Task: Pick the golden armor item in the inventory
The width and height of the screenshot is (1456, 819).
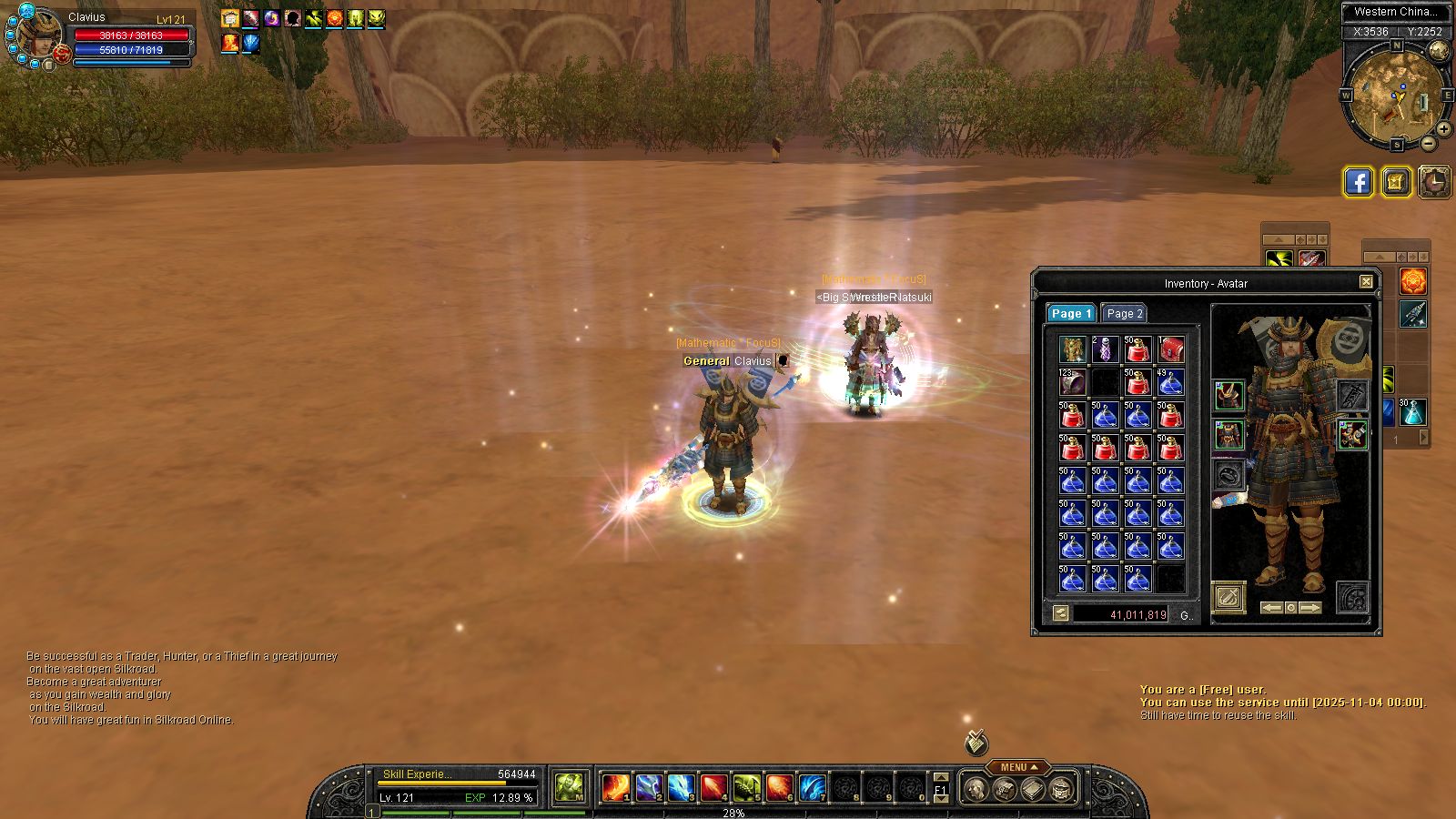Action: click(1073, 349)
